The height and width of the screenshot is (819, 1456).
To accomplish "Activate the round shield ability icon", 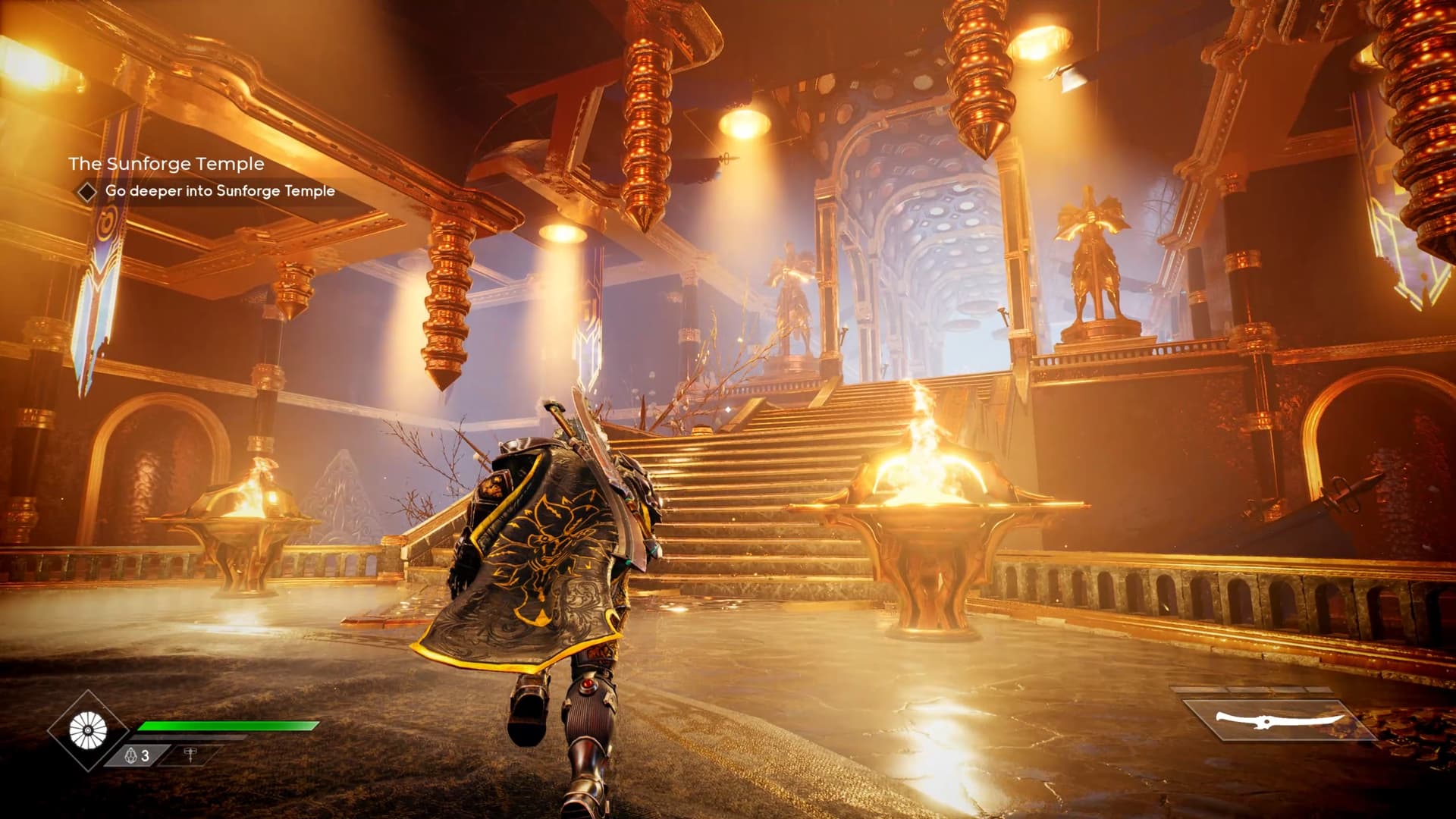I will tap(88, 730).
